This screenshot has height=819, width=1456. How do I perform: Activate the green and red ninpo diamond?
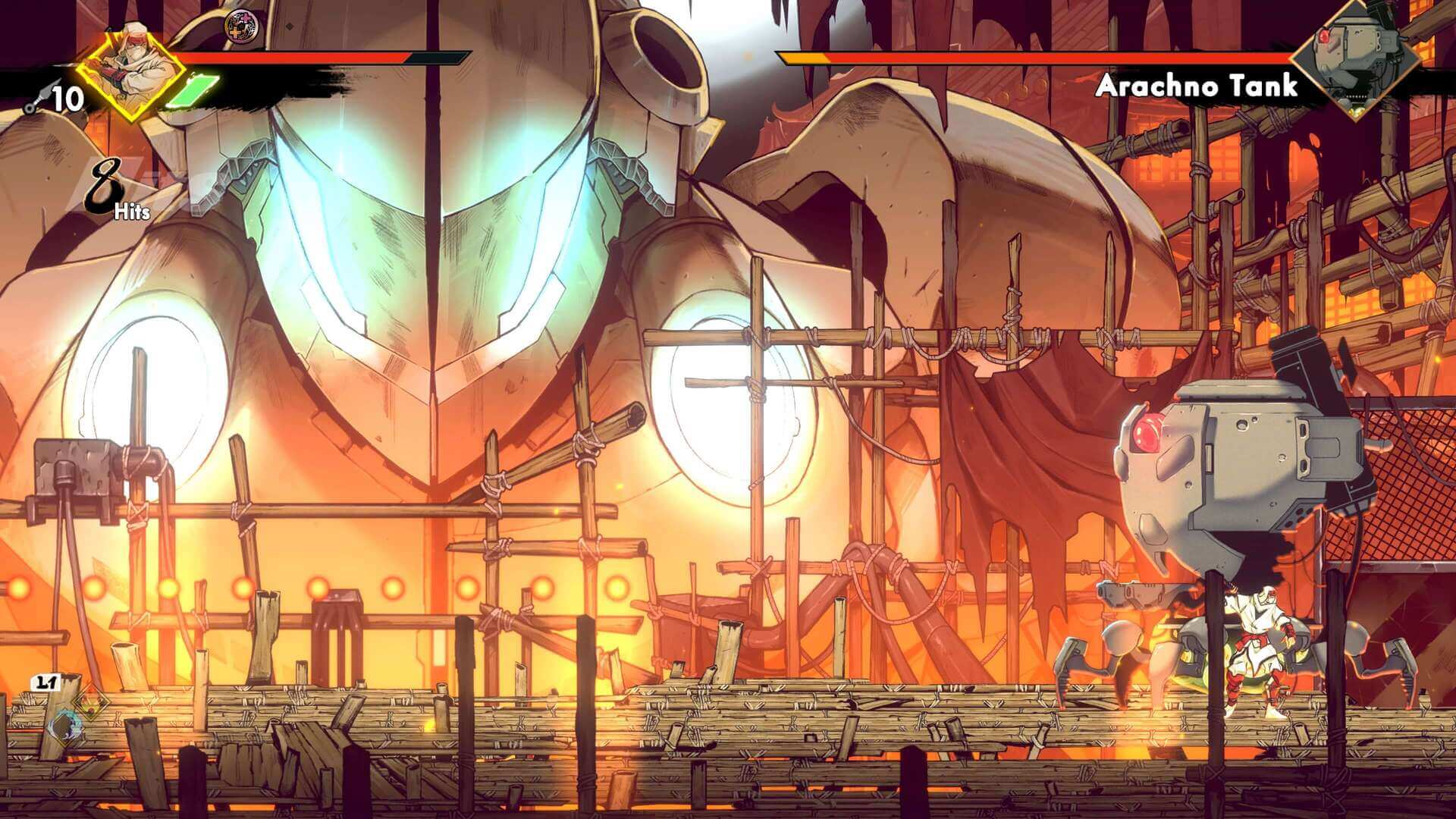[x=89, y=704]
